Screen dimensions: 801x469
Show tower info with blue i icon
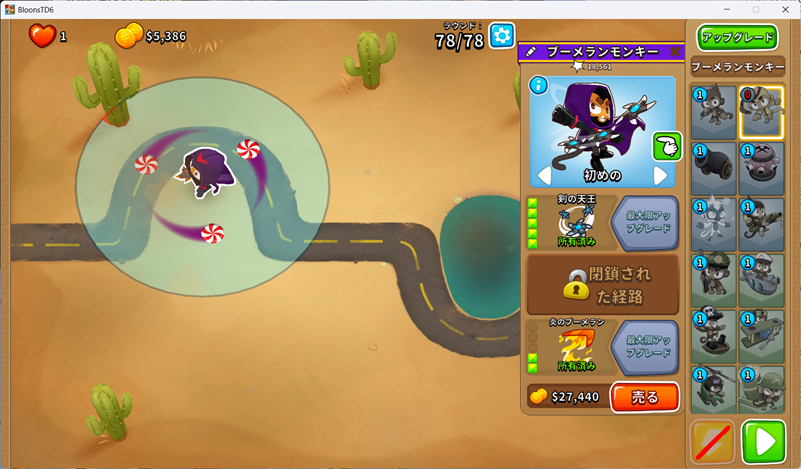(539, 86)
